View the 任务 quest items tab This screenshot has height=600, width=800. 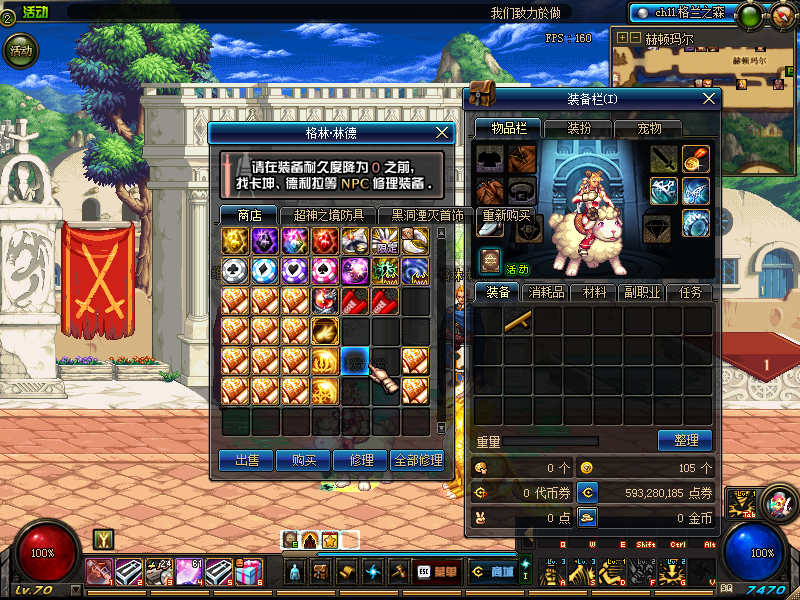click(691, 293)
